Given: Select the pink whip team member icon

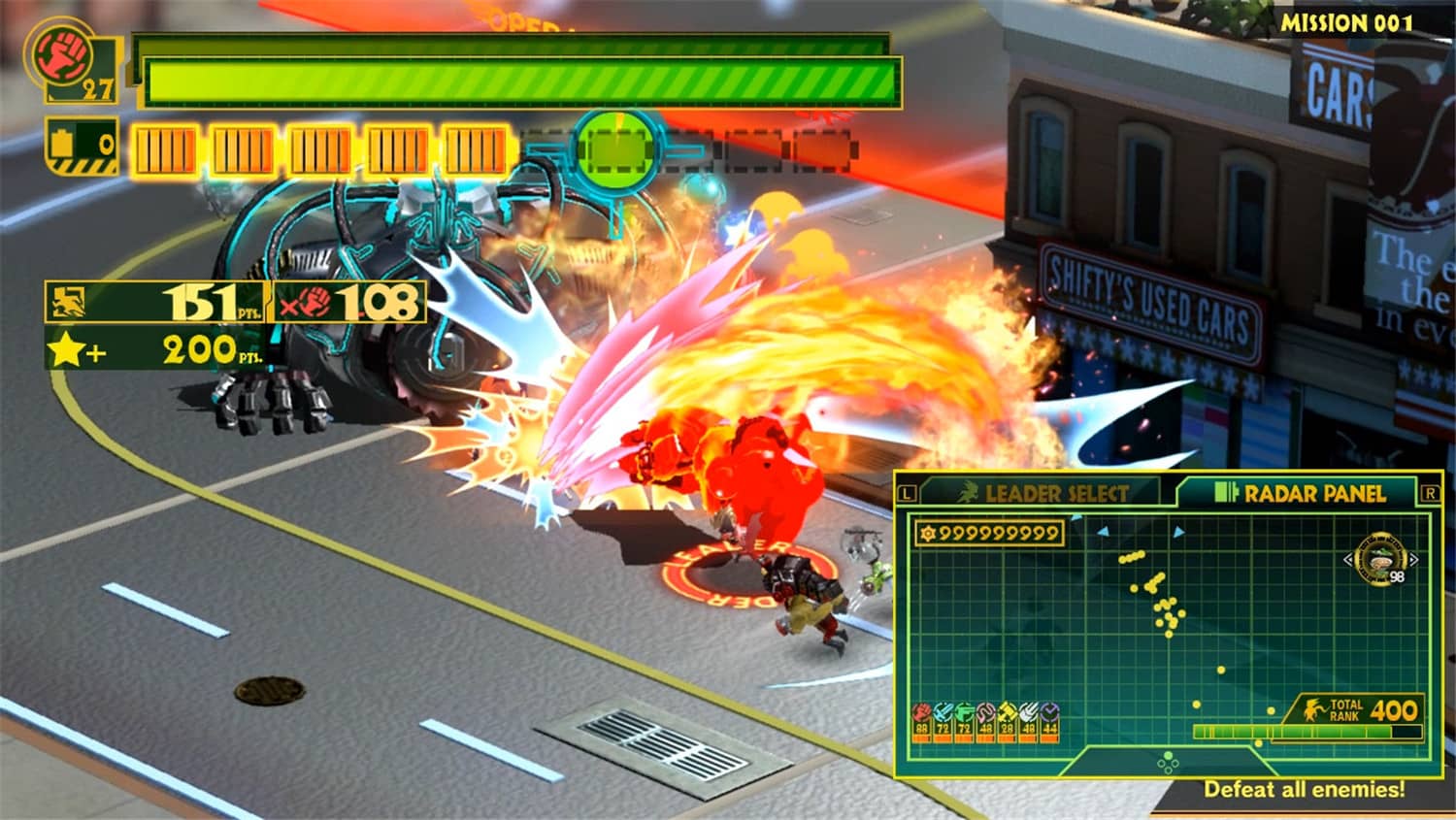Looking at the screenshot, I should coord(983,711).
